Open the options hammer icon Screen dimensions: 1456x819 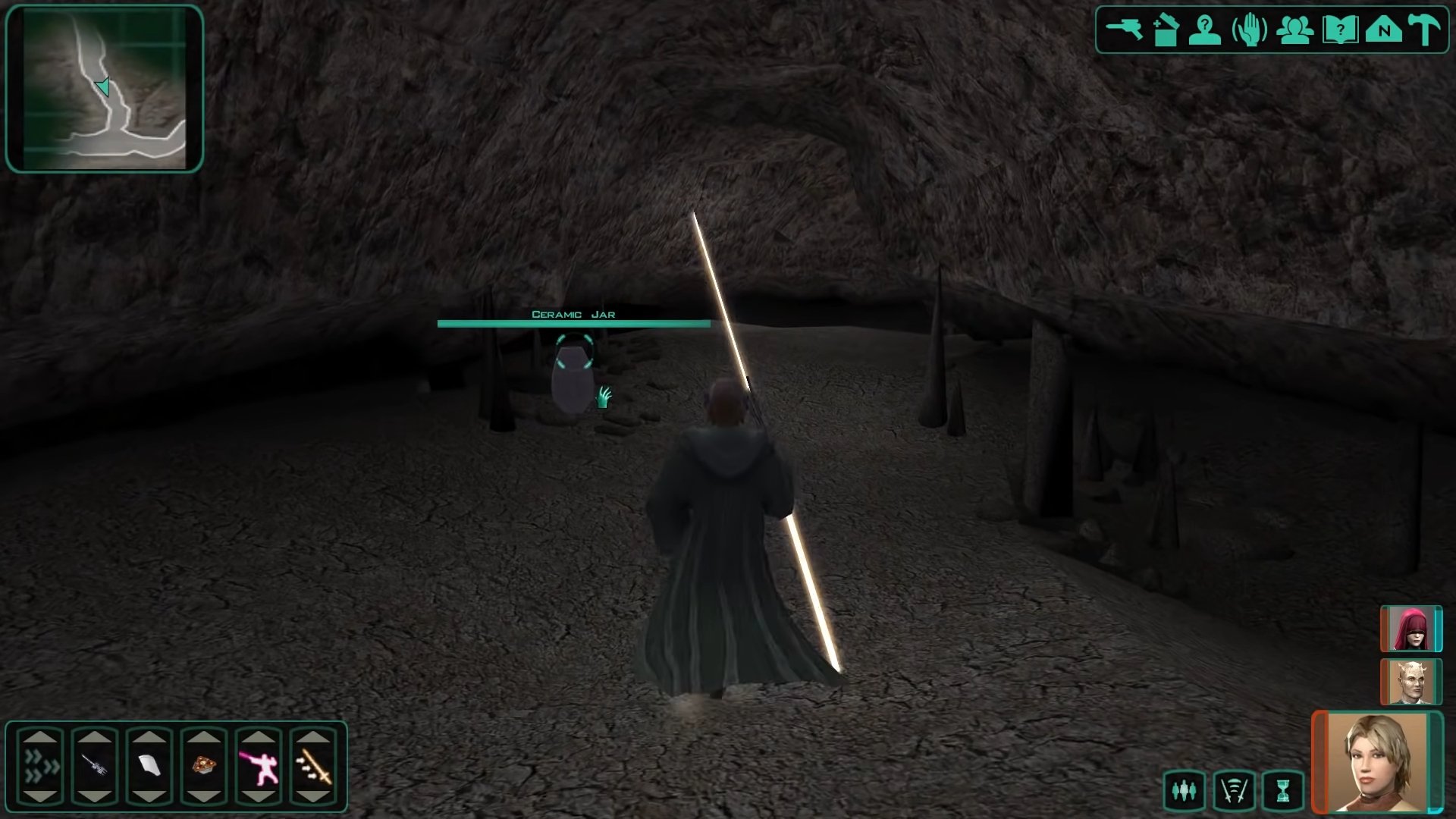click(x=1425, y=30)
